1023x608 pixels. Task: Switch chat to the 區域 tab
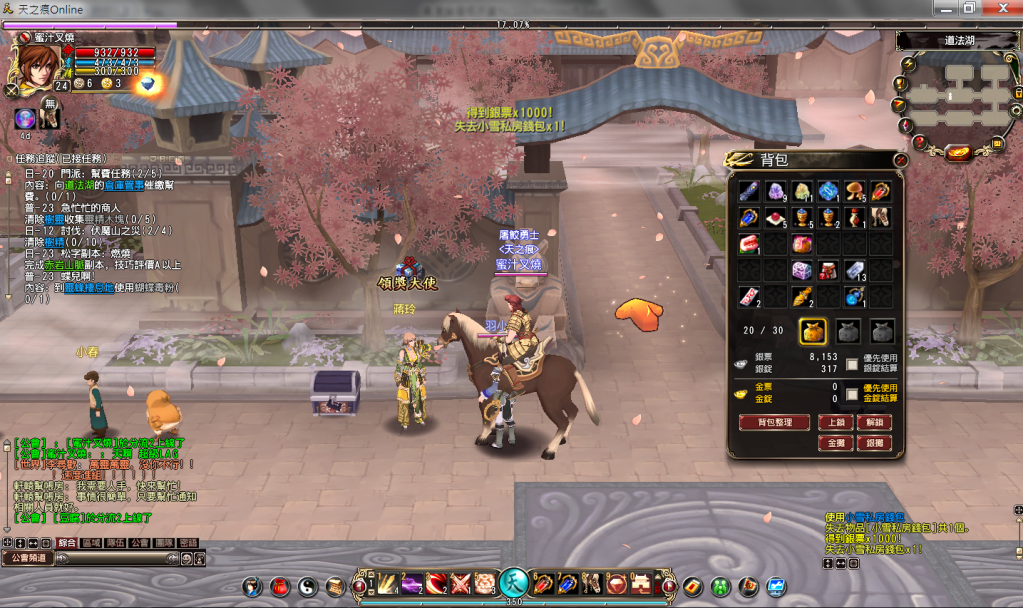point(92,542)
